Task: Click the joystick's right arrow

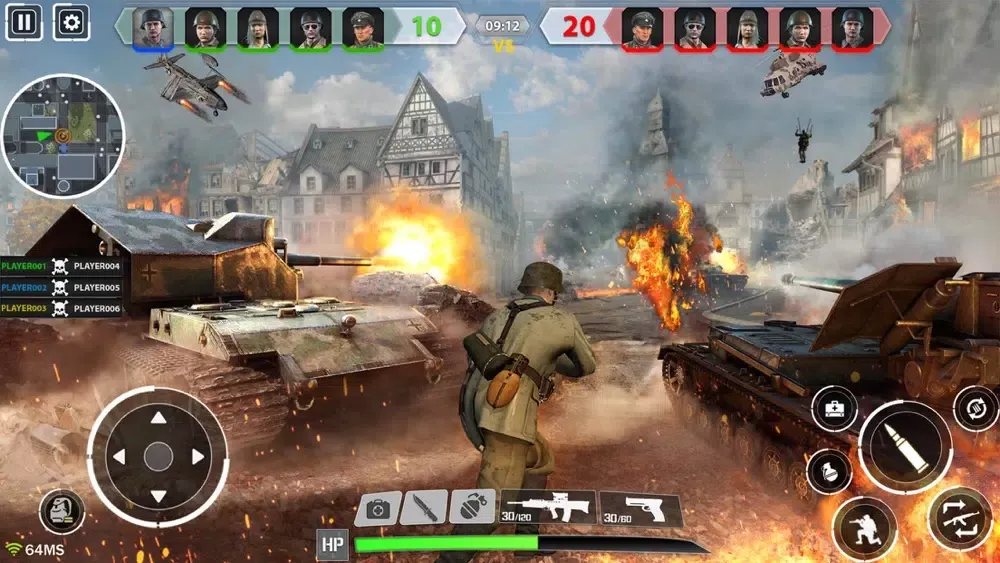Action: [x=197, y=457]
